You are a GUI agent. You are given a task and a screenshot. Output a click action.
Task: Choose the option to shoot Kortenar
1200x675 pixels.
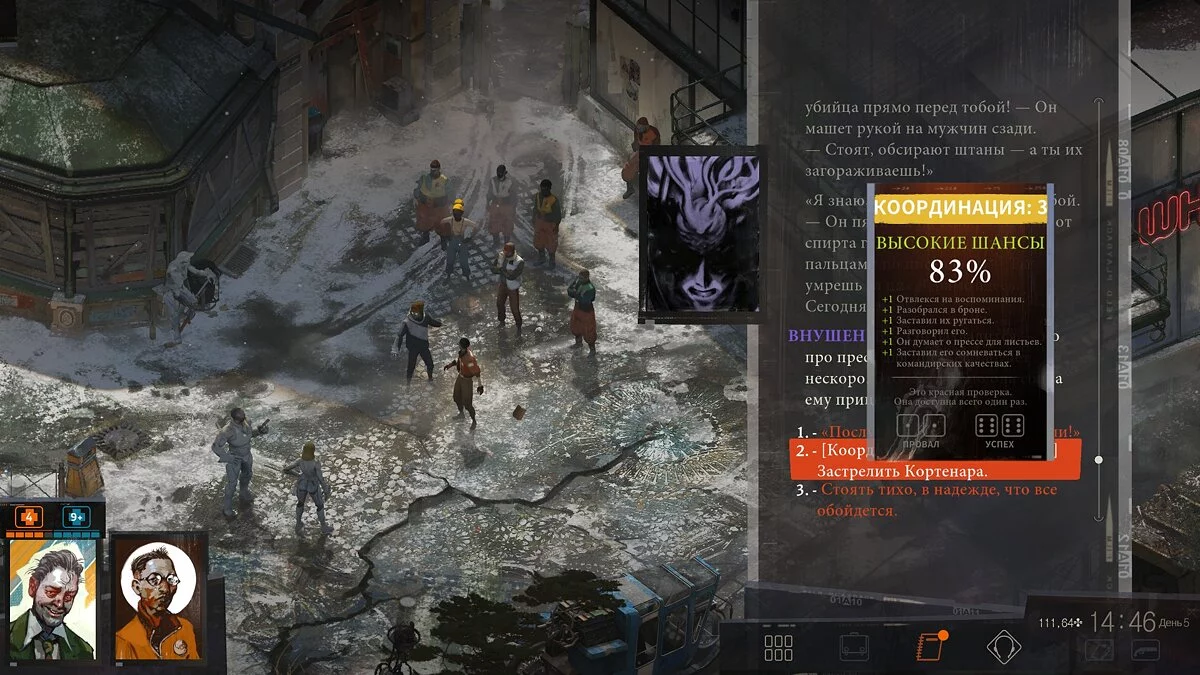[x=902, y=470]
